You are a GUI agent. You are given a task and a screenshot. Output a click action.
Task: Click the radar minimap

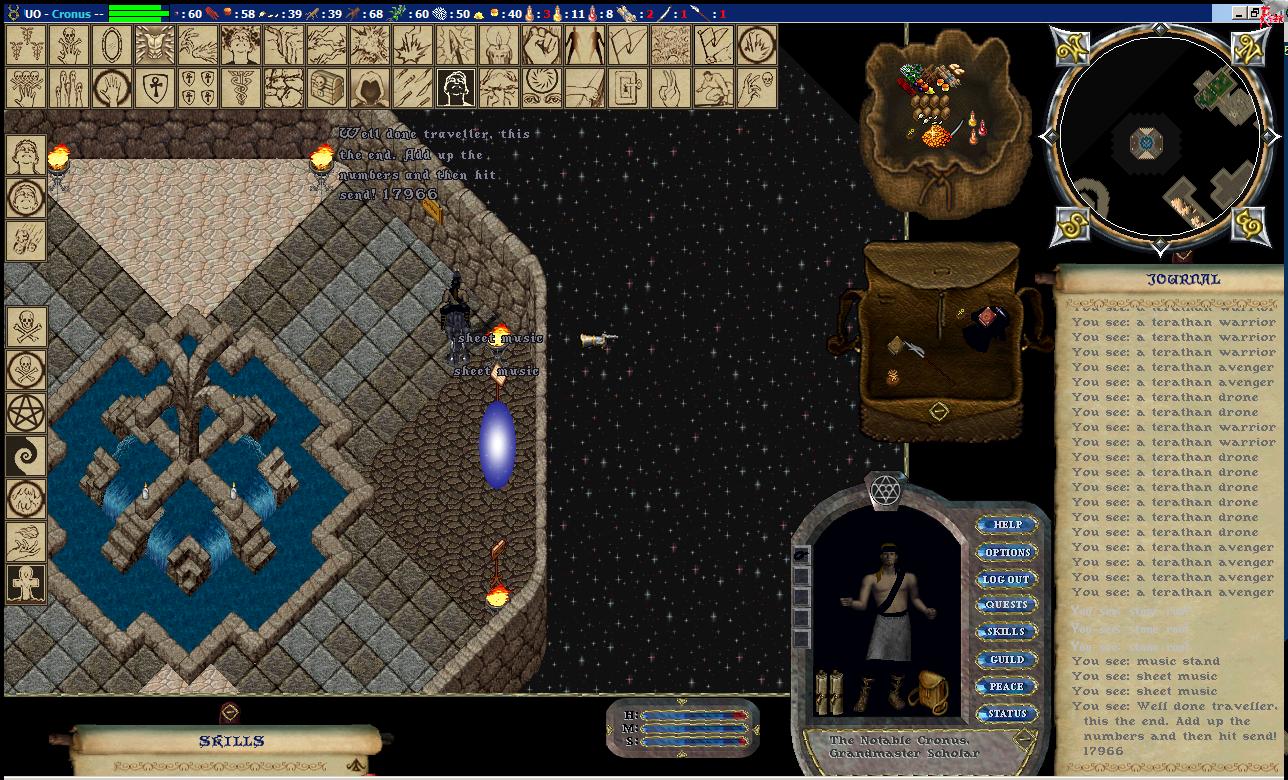click(x=1158, y=137)
